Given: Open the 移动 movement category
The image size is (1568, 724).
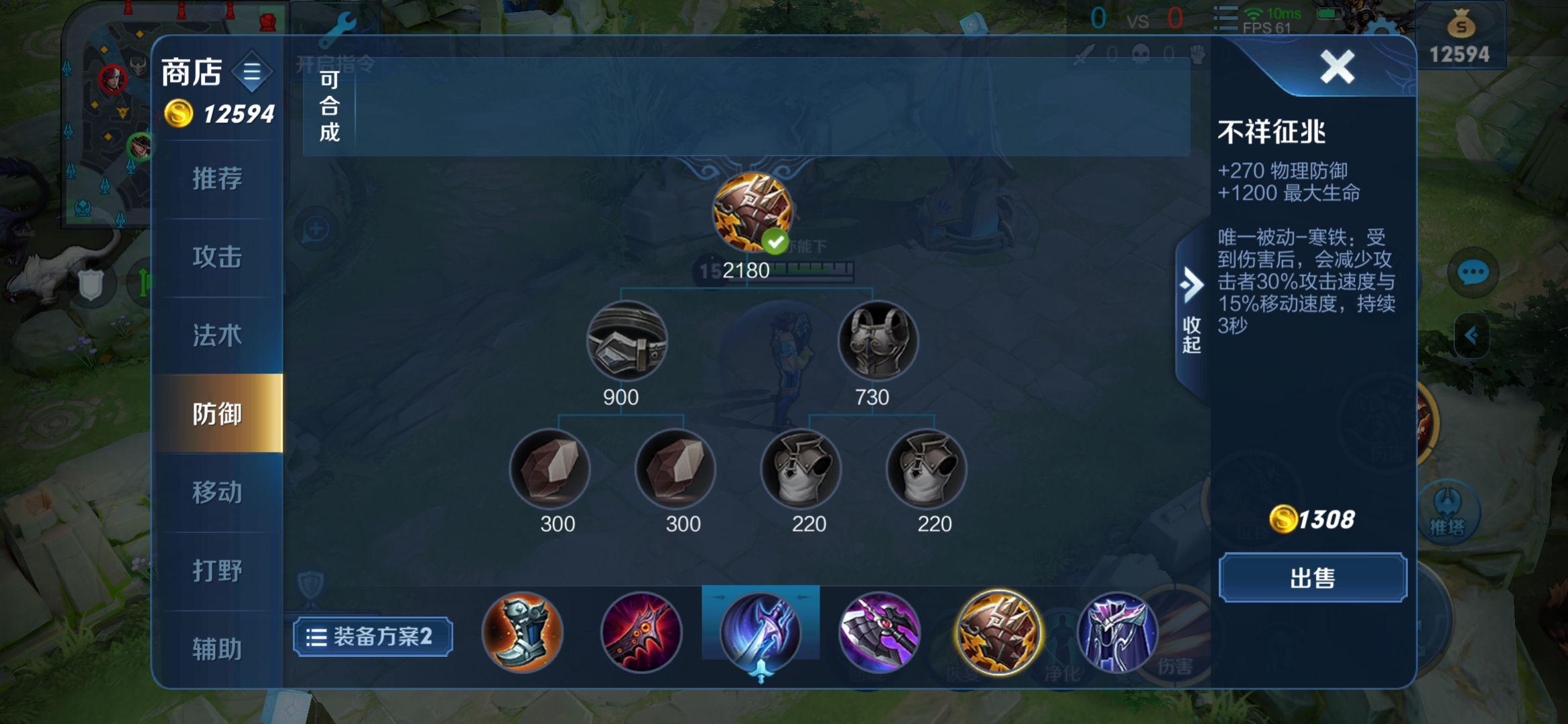Looking at the screenshot, I should click(x=217, y=493).
